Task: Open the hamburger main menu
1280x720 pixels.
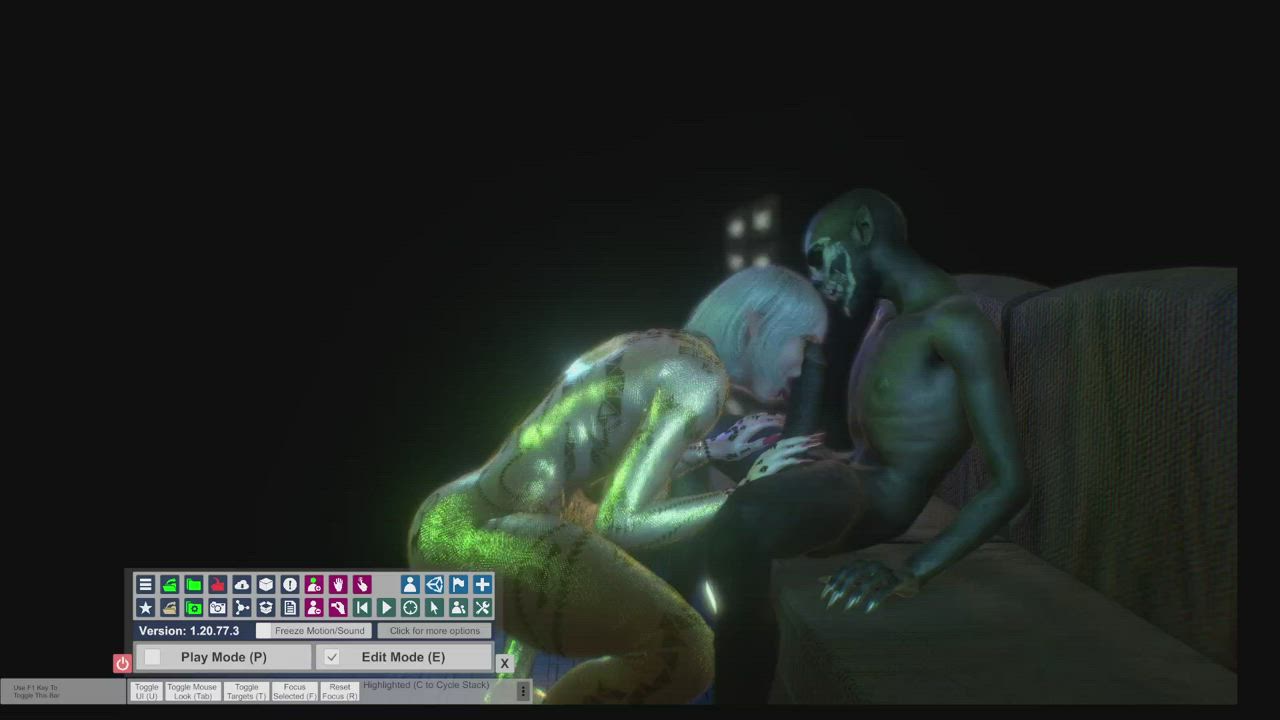Action: [x=145, y=584]
